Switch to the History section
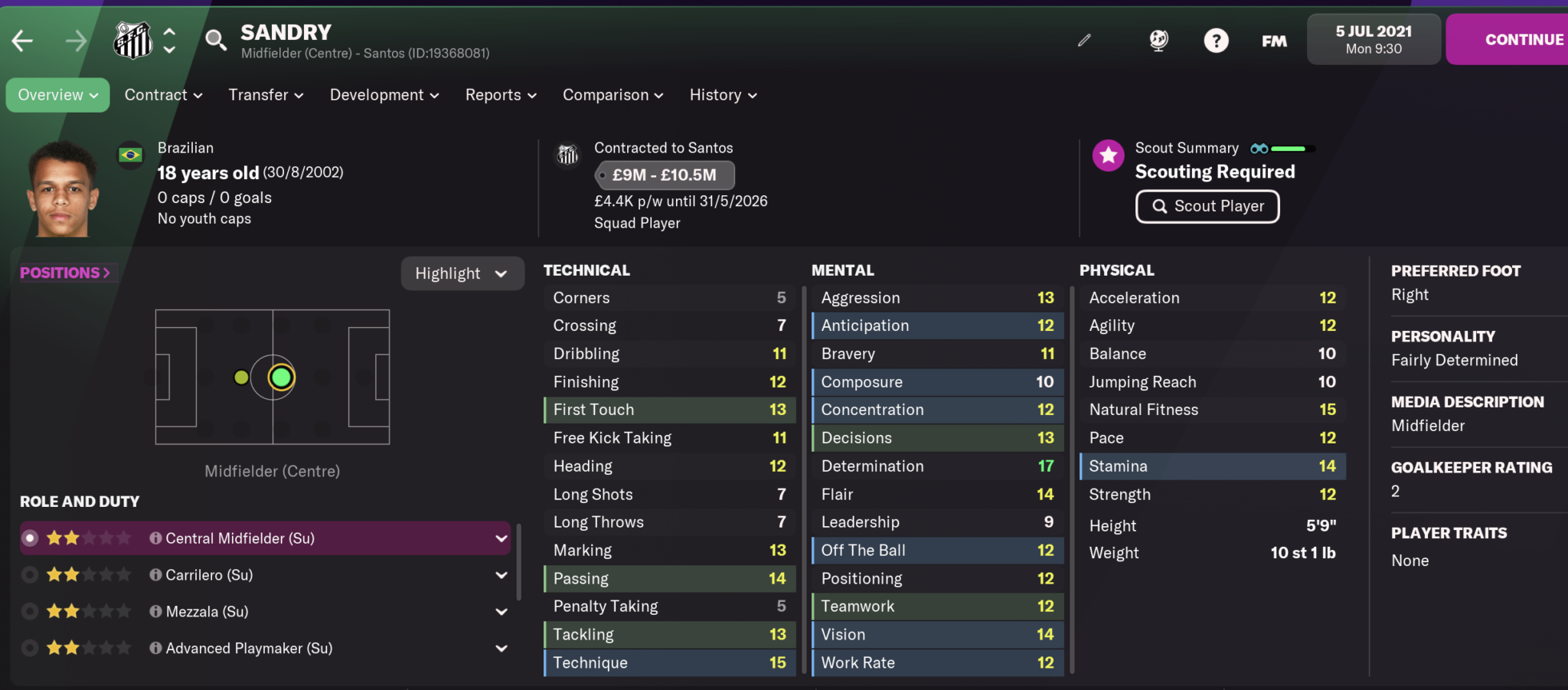 (x=720, y=94)
